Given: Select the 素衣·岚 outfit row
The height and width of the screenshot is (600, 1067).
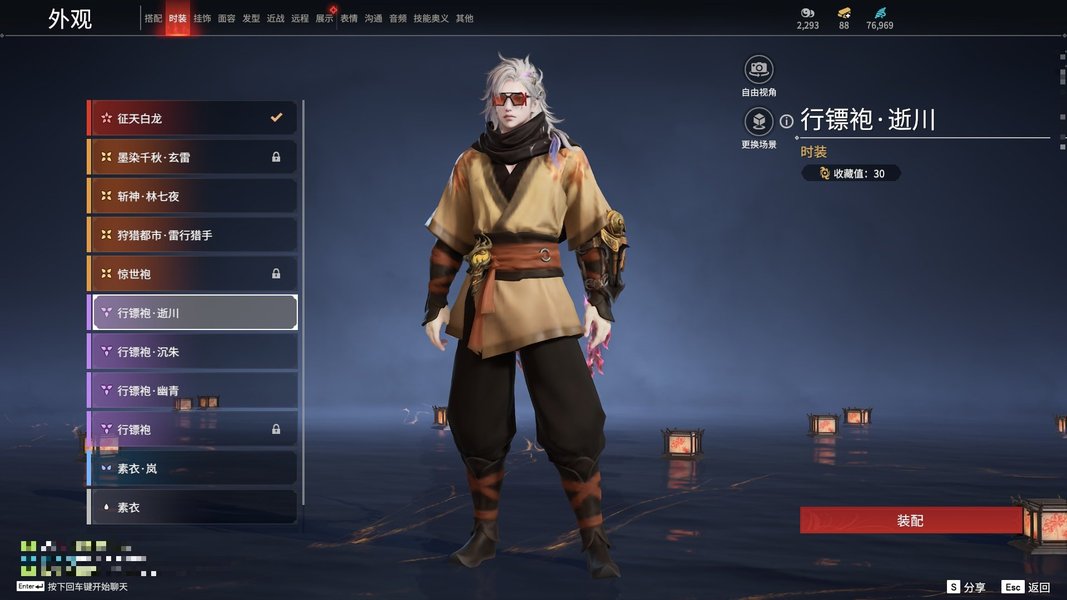Looking at the screenshot, I should click(192, 469).
